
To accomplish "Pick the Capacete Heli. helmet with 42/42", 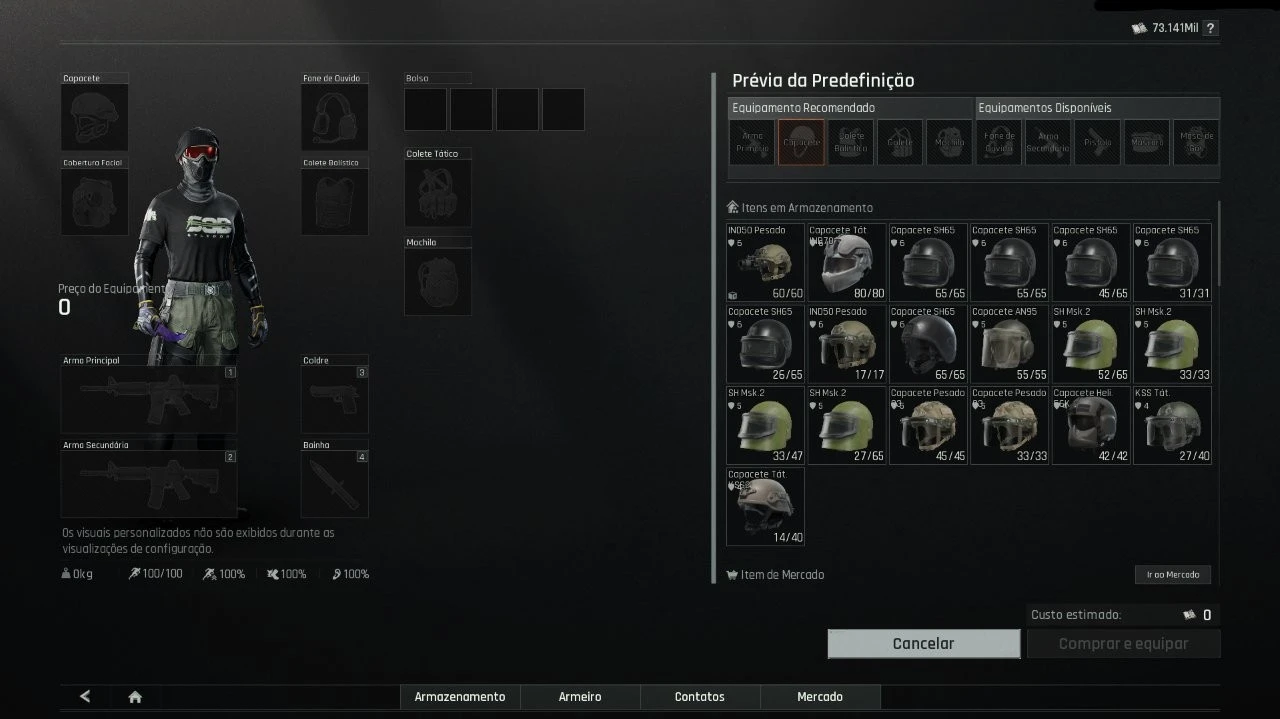I will tap(1090, 426).
